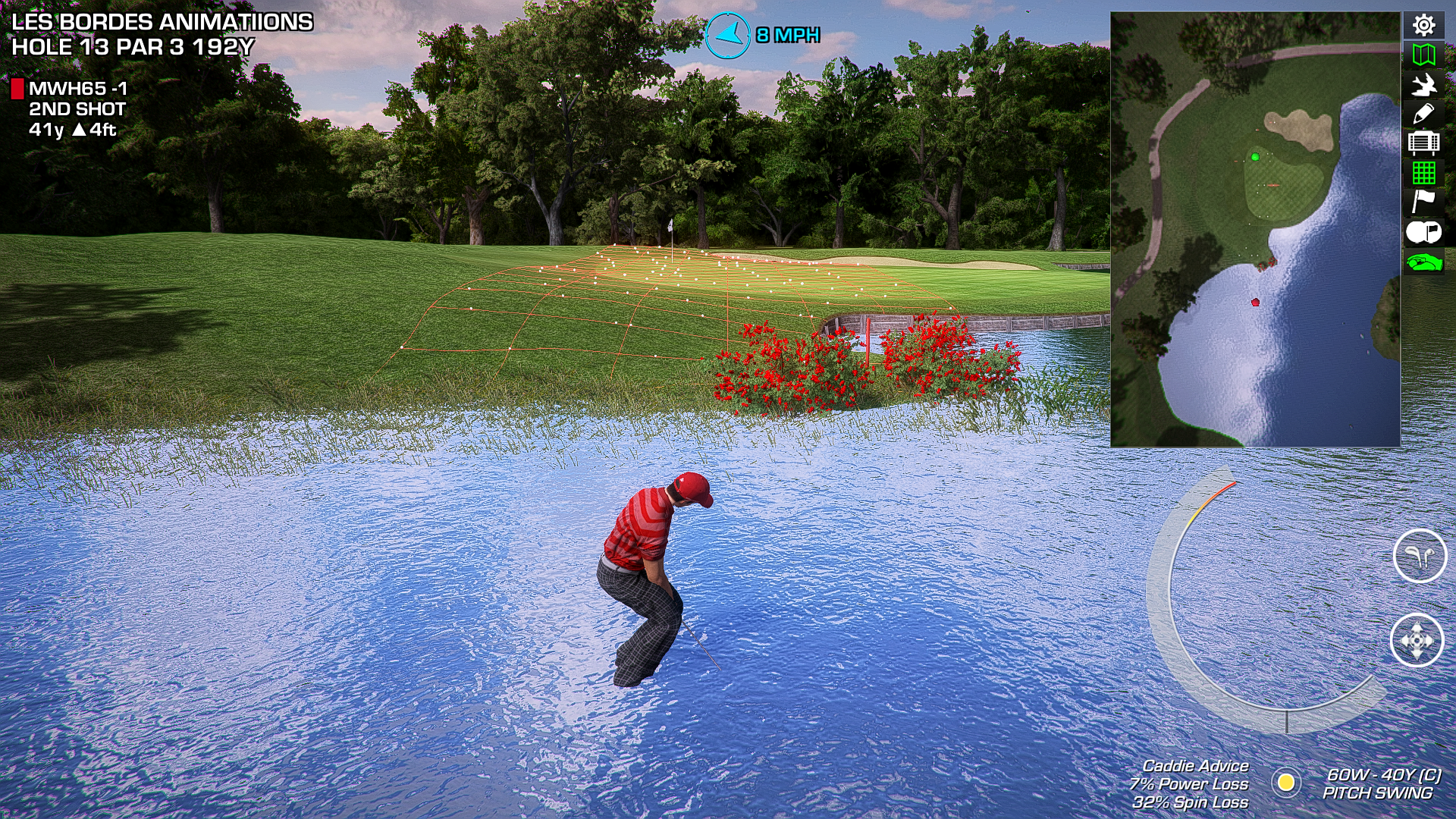Click the four-arrow aim adjustment button
Screen dimensions: 1456x819
[1417, 641]
